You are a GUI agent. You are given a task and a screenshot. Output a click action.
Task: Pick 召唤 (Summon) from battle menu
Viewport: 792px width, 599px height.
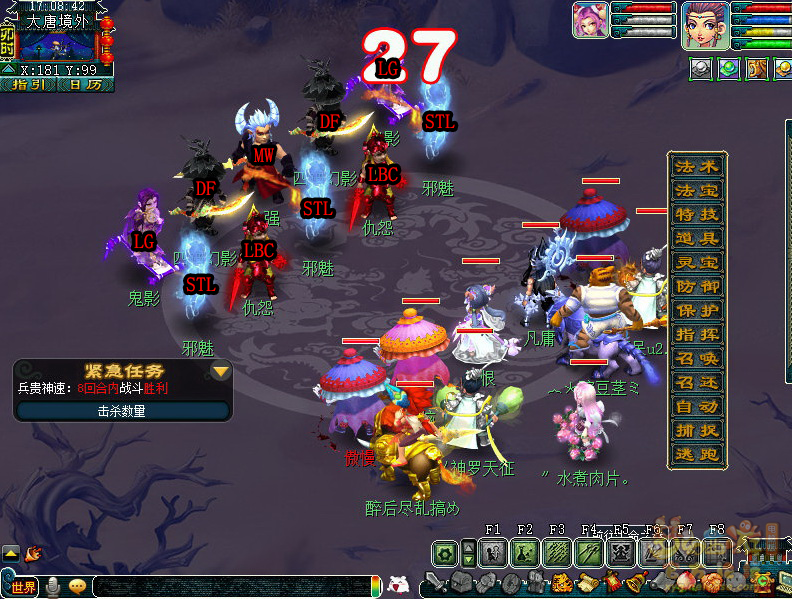click(x=696, y=358)
